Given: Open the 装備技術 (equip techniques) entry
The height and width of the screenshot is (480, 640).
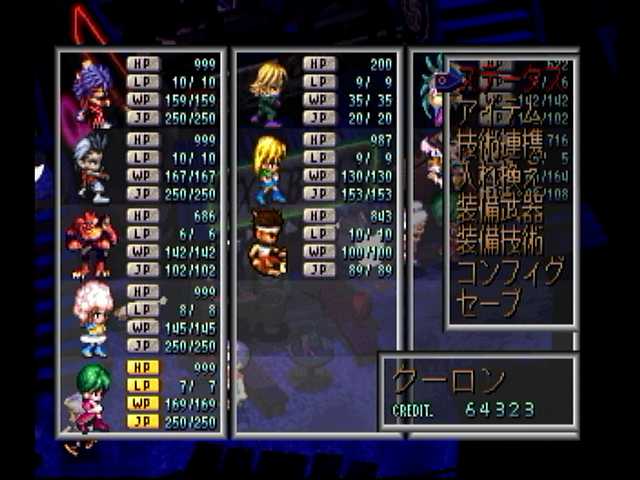Looking at the screenshot, I should tap(500, 240).
